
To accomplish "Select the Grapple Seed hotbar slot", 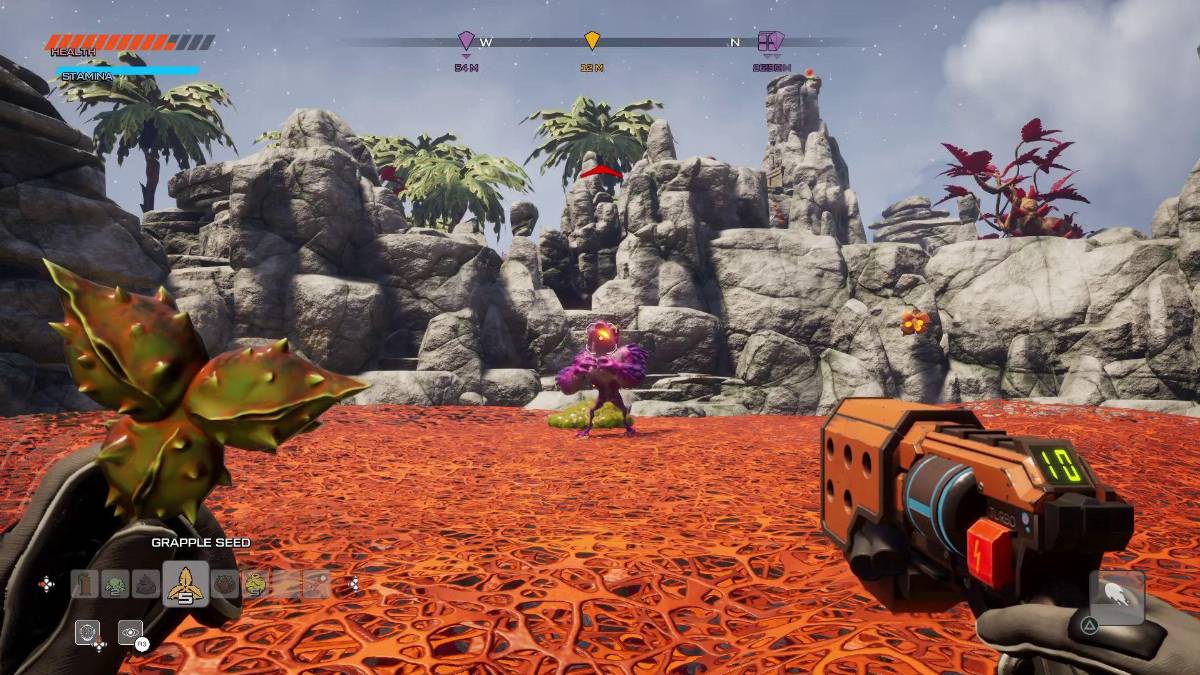I will tap(185, 584).
